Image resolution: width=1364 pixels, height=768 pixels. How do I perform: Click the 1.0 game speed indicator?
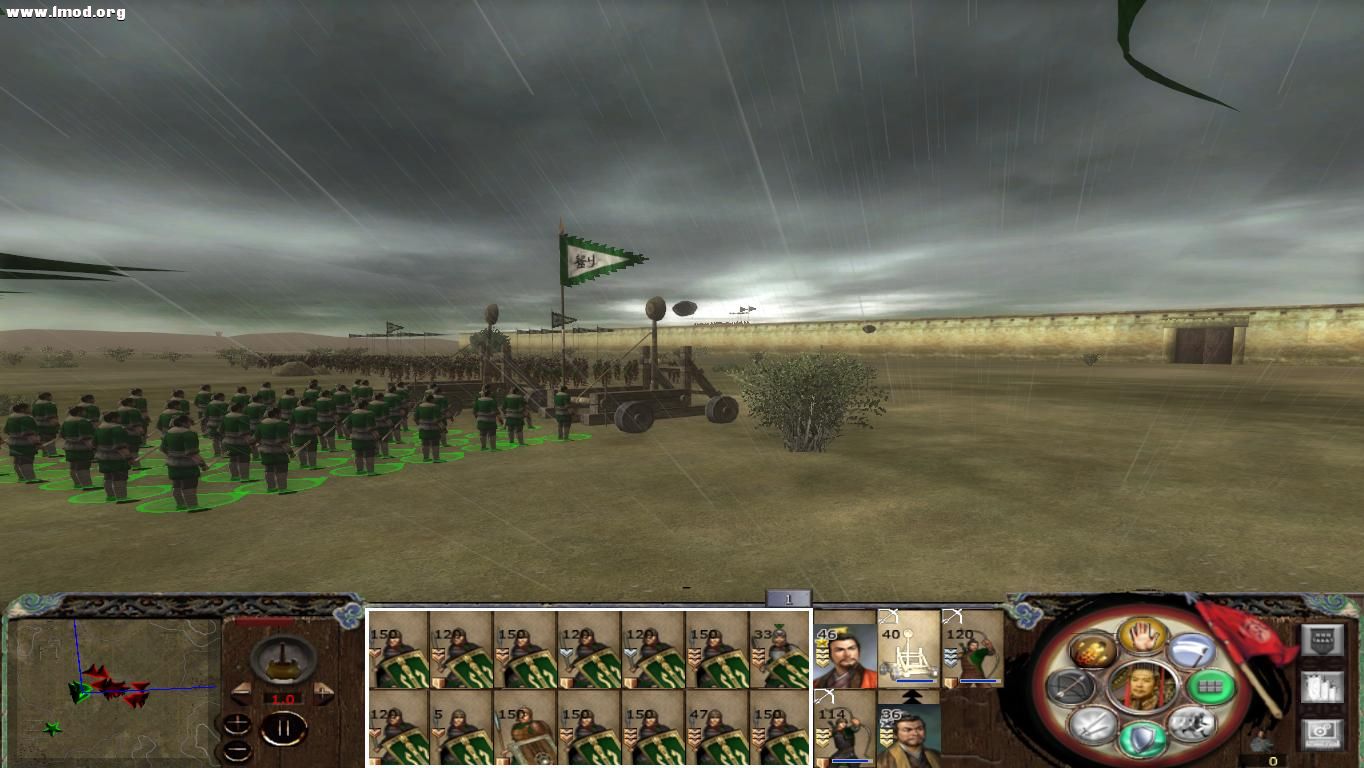click(x=282, y=698)
